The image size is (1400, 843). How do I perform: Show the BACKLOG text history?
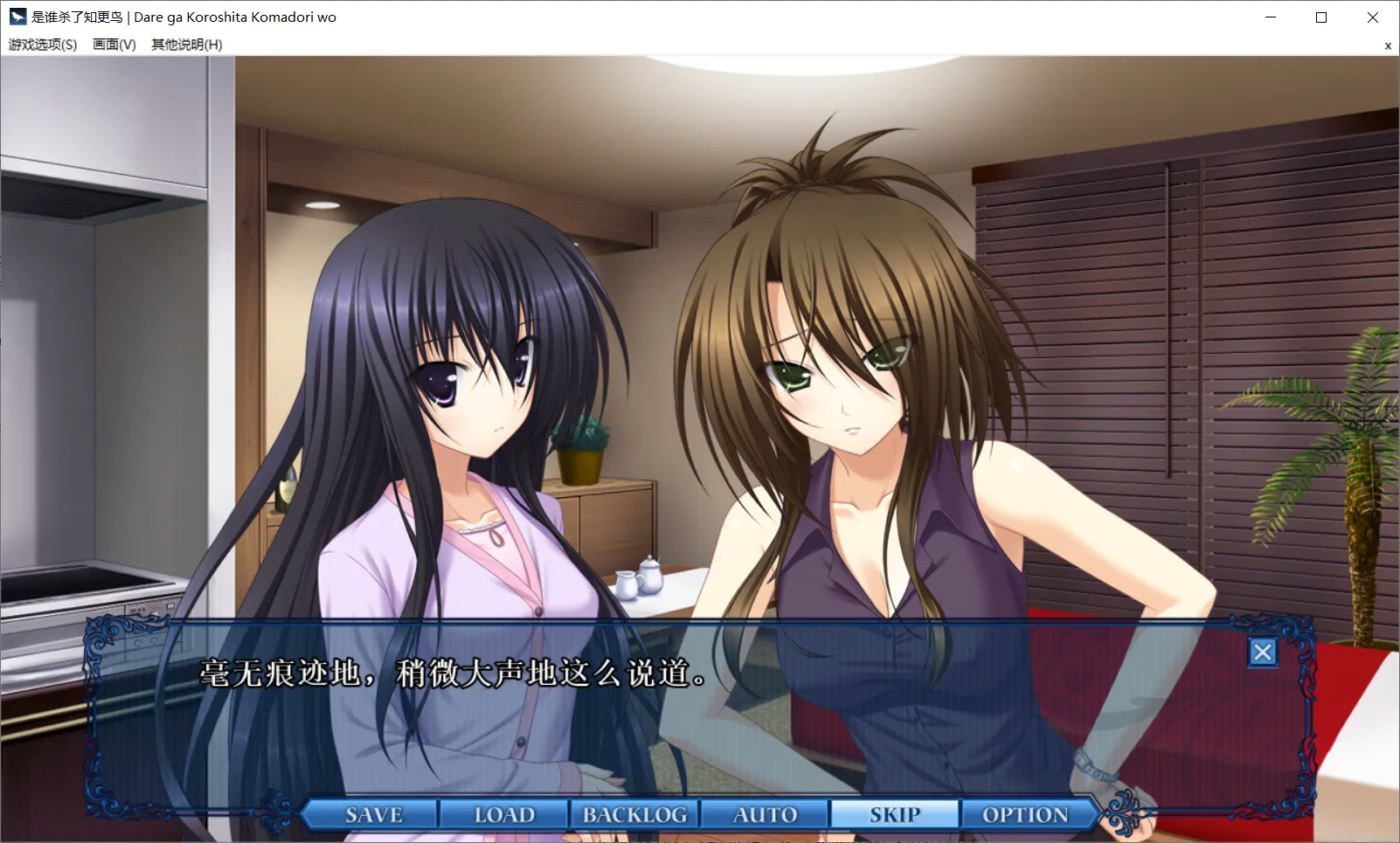[x=634, y=814]
